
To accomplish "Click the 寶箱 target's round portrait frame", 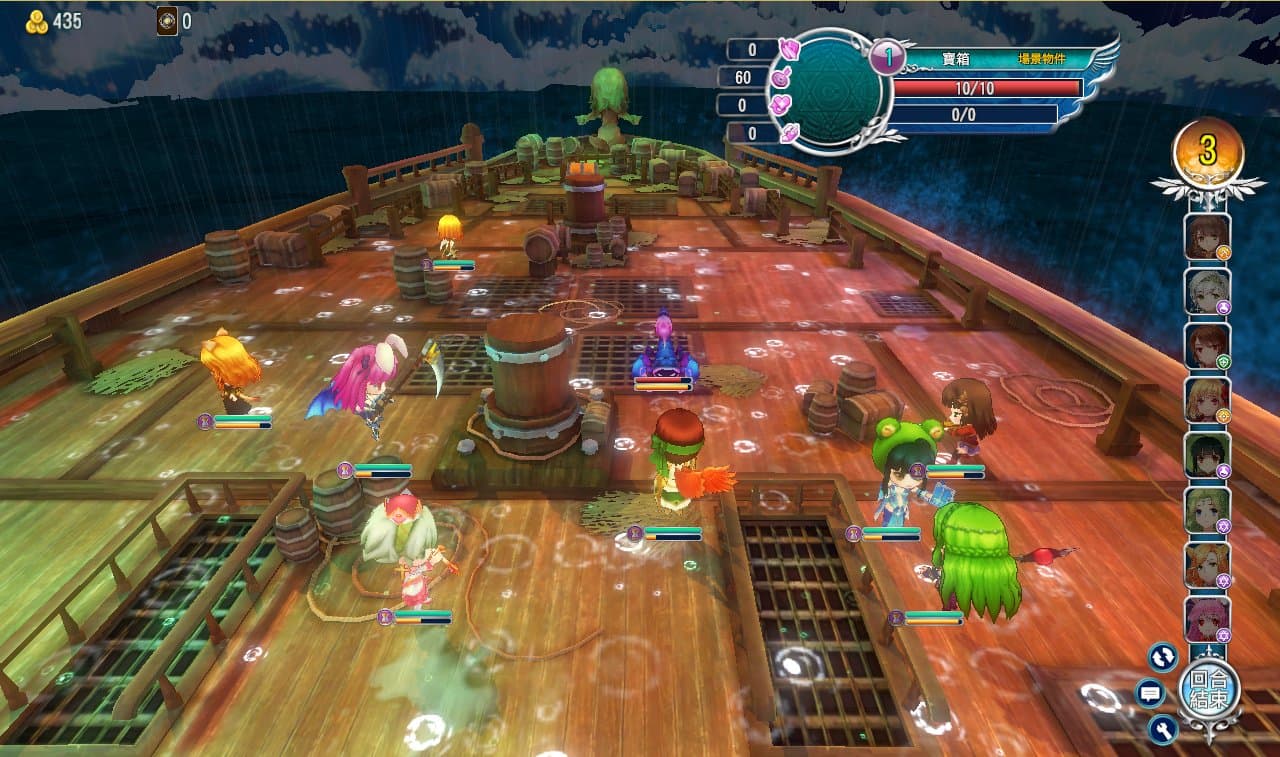I will (x=827, y=91).
